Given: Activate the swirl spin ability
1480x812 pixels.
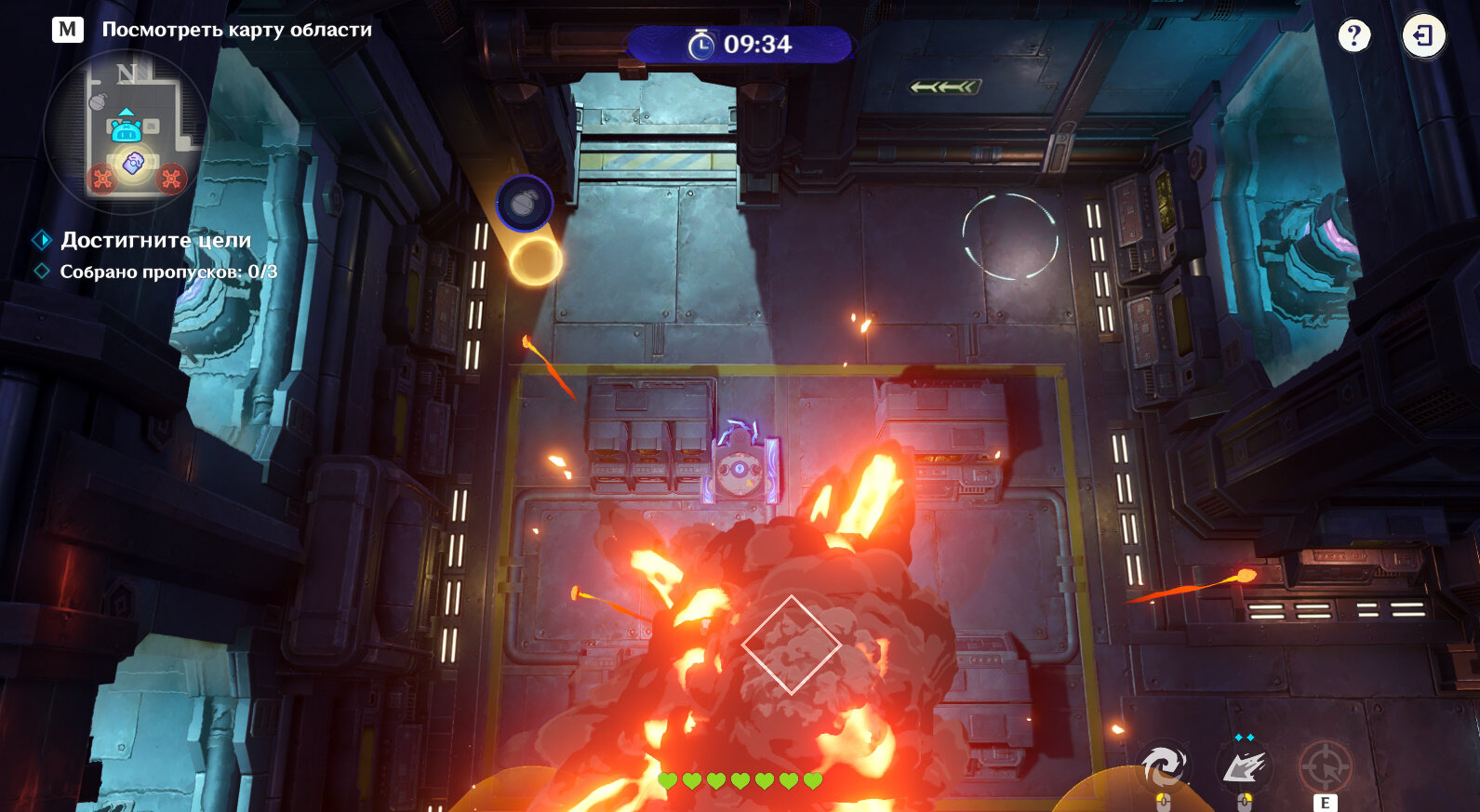Looking at the screenshot, I should 1163,766.
